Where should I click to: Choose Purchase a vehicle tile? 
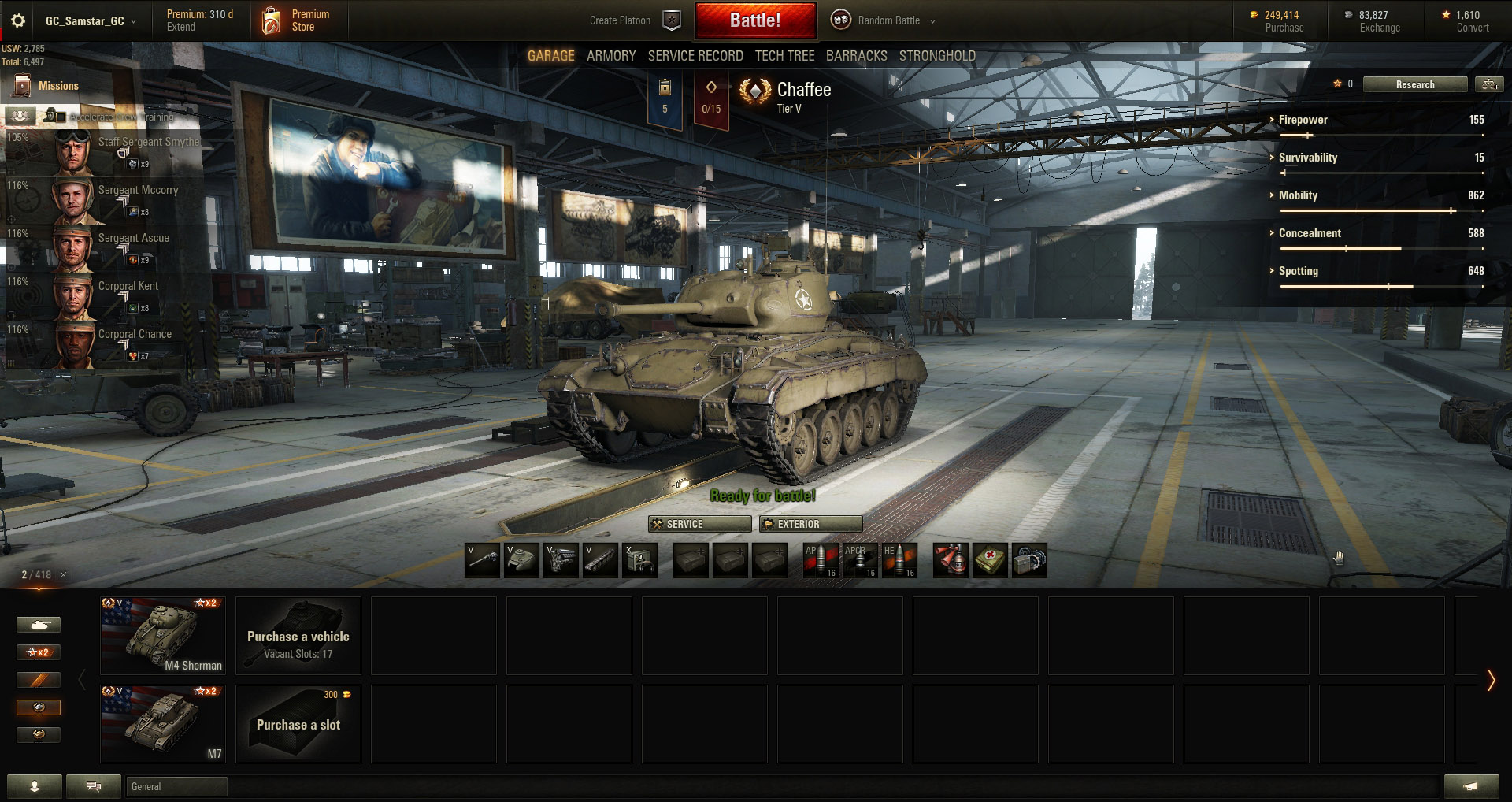298,635
